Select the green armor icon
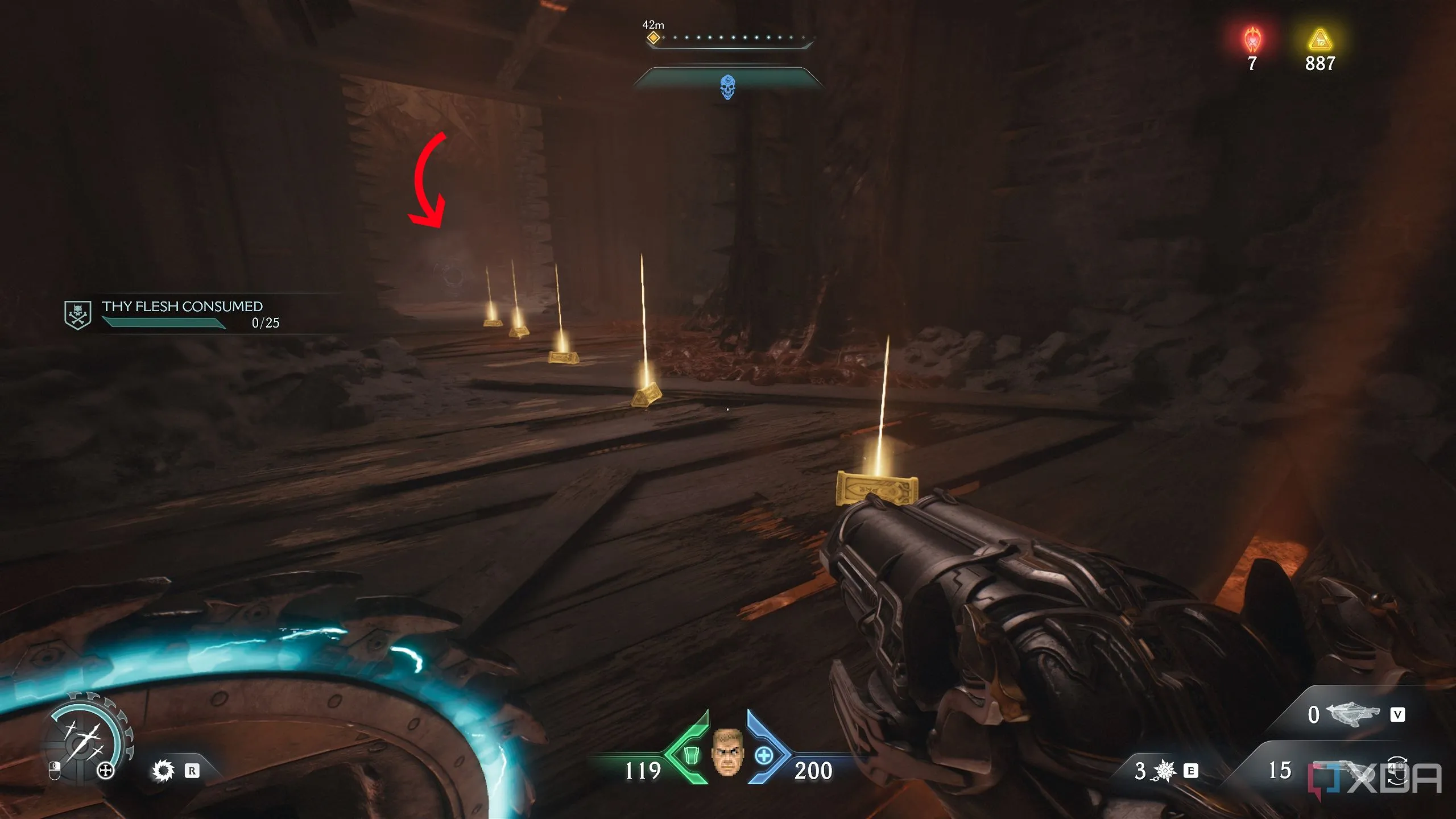Screen dimensions: 1456x819 (690, 755)
